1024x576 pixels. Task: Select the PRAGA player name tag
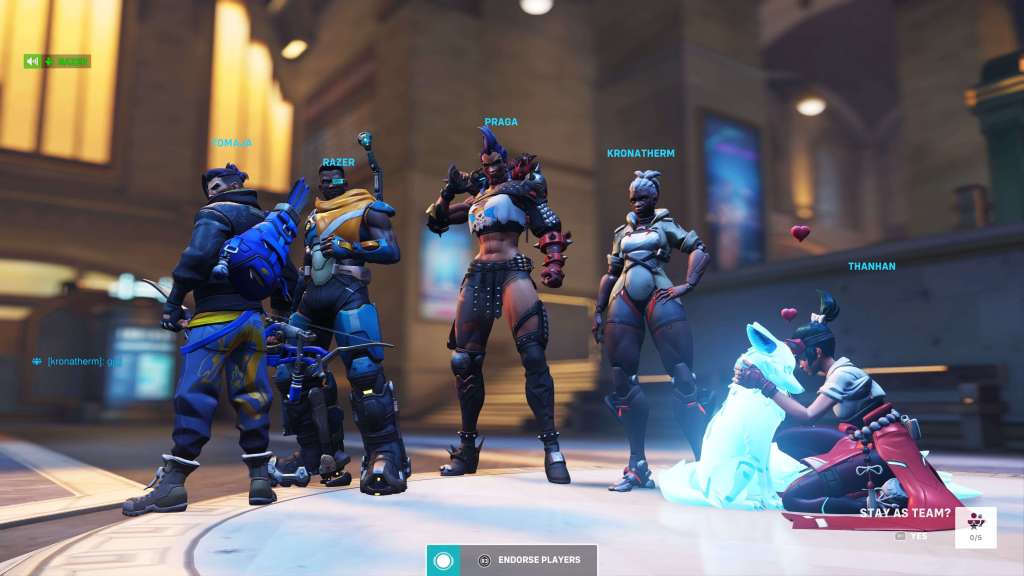[x=501, y=122]
